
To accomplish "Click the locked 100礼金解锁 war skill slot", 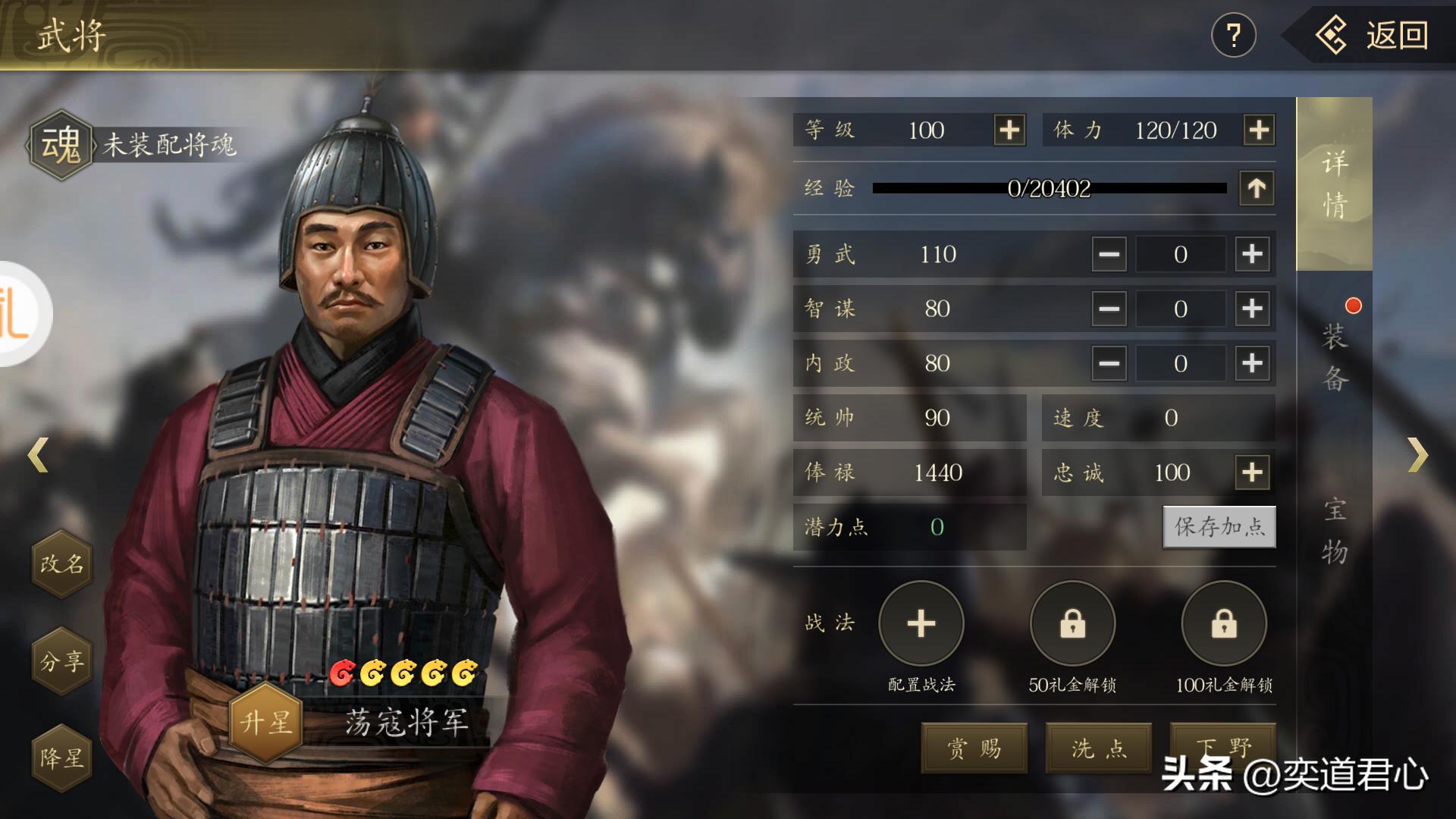I will pyautogui.click(x=1223, y=623).
